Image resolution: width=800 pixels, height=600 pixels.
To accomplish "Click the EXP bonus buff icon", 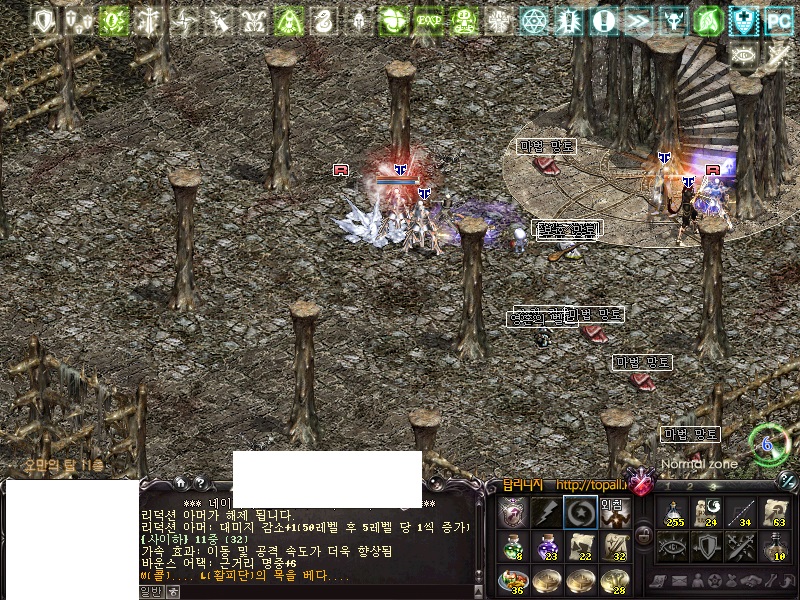I will (429, 20).
